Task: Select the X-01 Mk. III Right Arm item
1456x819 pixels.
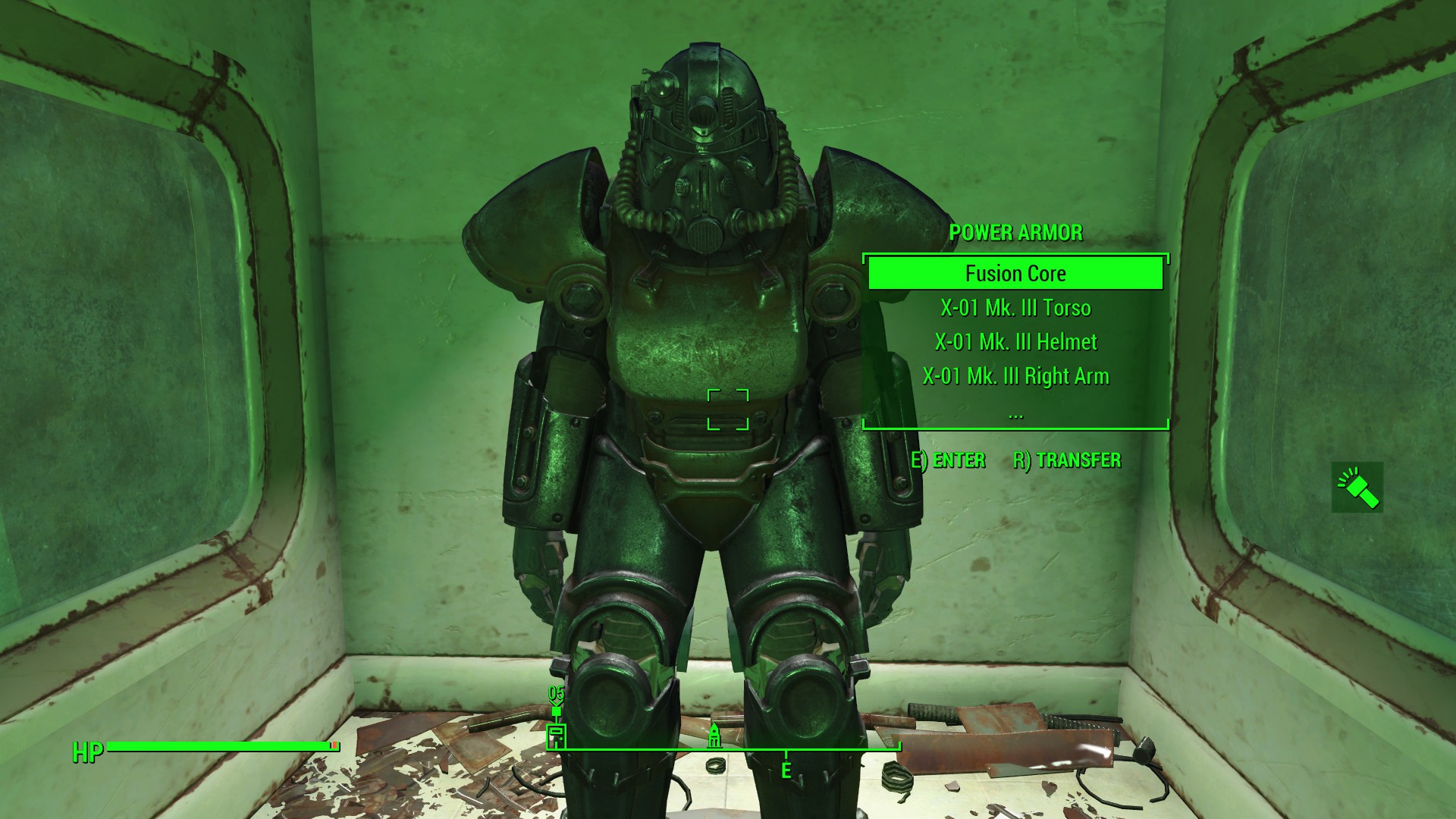Action: (x=1015, y=376)
